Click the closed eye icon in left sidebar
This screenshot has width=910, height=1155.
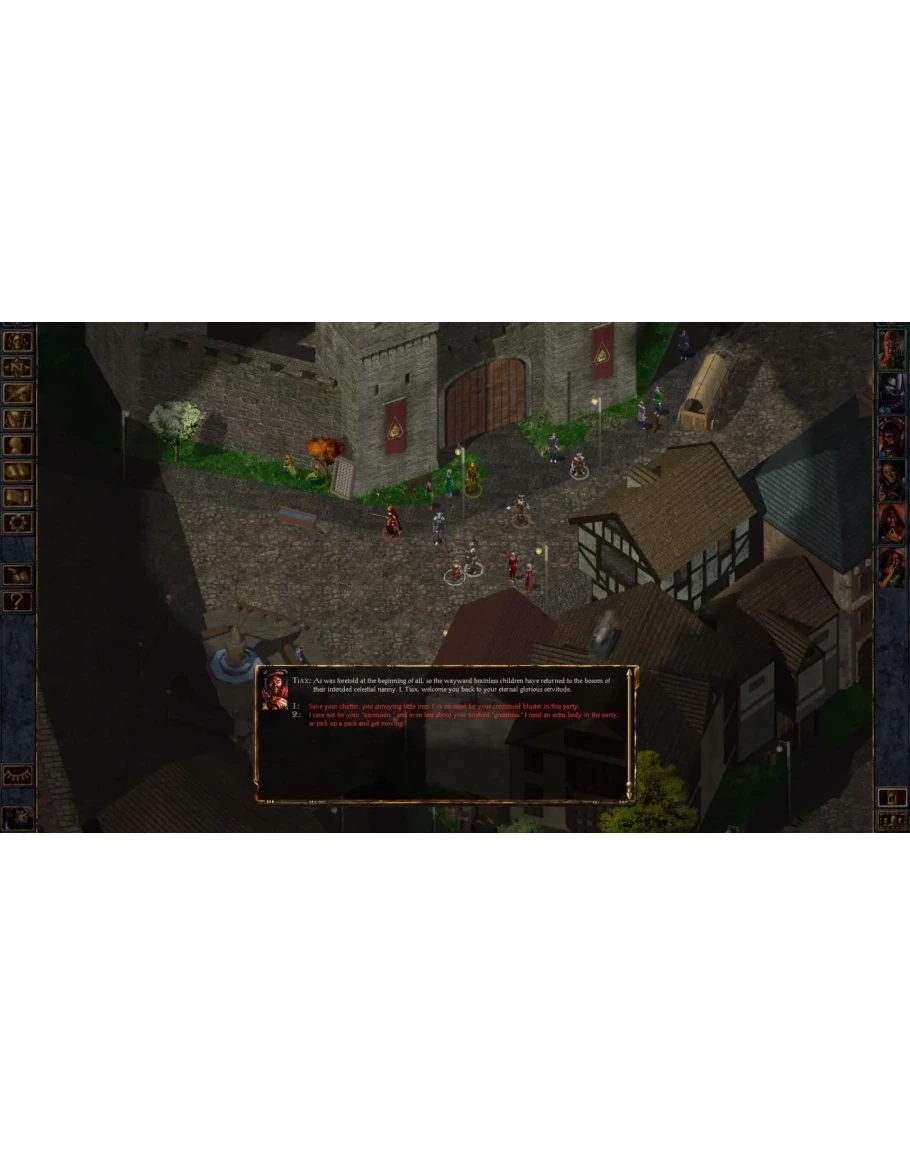coord(18,775)
